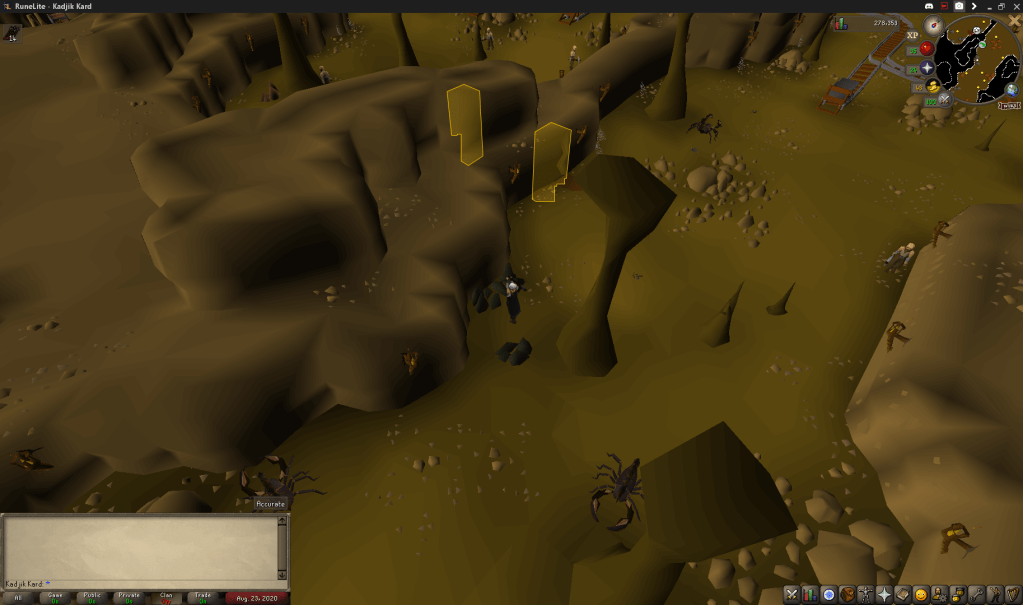Activate Quick Prayers orb
Screen dimensions: 1023x605
click(x=927, y=68)
